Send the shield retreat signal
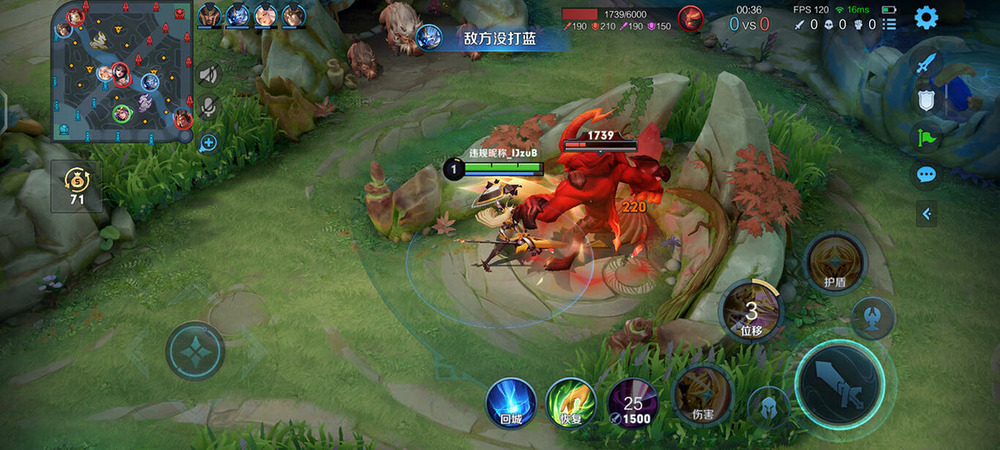This screenshot has height=450, width=1000. [927, 100]
